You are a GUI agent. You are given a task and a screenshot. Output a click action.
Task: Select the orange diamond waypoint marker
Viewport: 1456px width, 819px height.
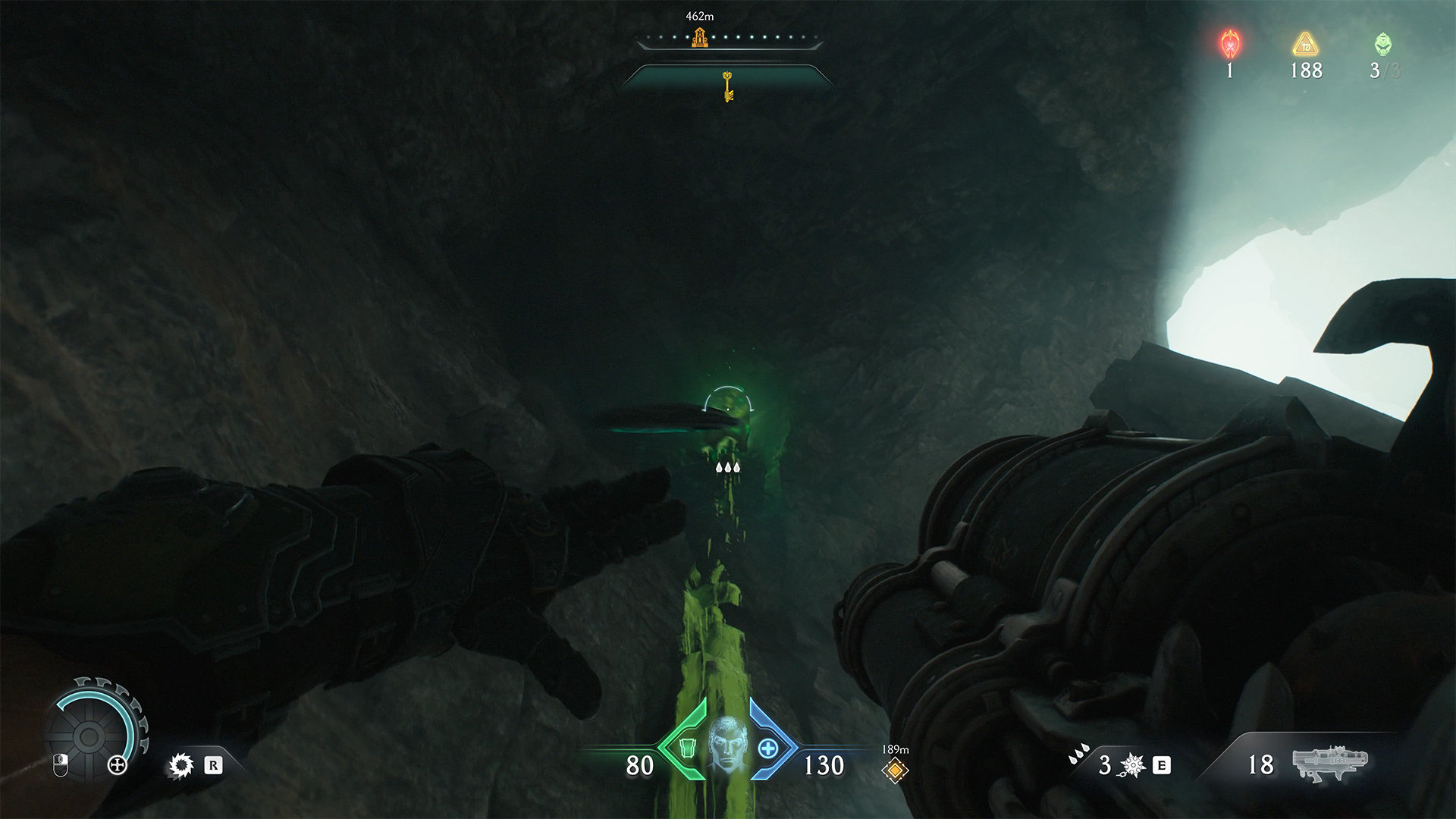[x=895, y=770]
